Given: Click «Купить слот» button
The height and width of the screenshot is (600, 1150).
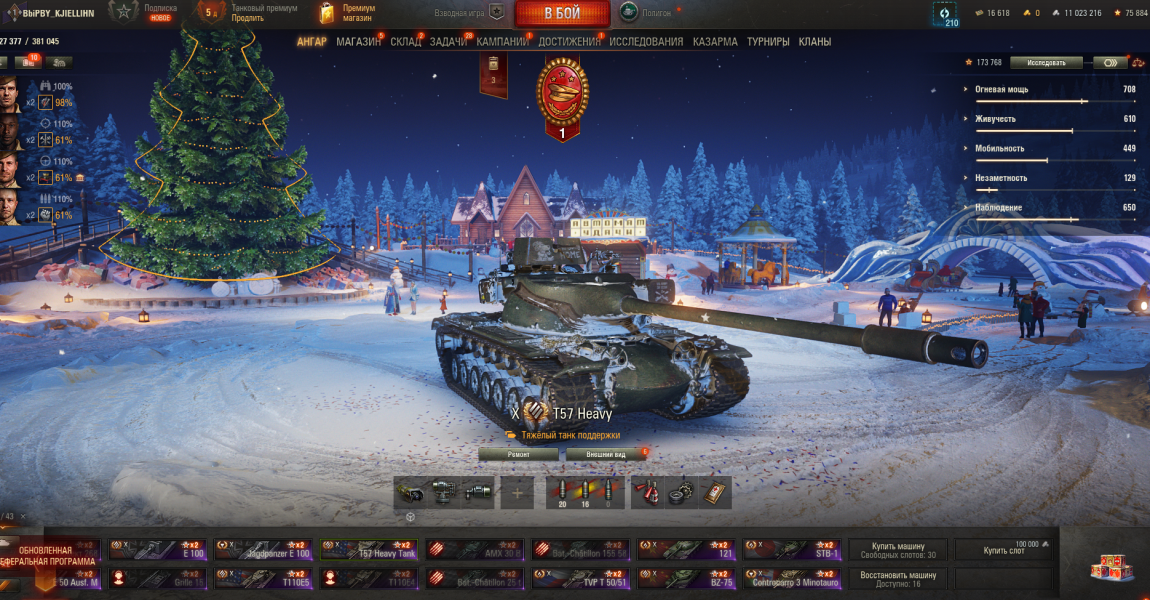Looking at the screenshot, I should coord(1004,550).
